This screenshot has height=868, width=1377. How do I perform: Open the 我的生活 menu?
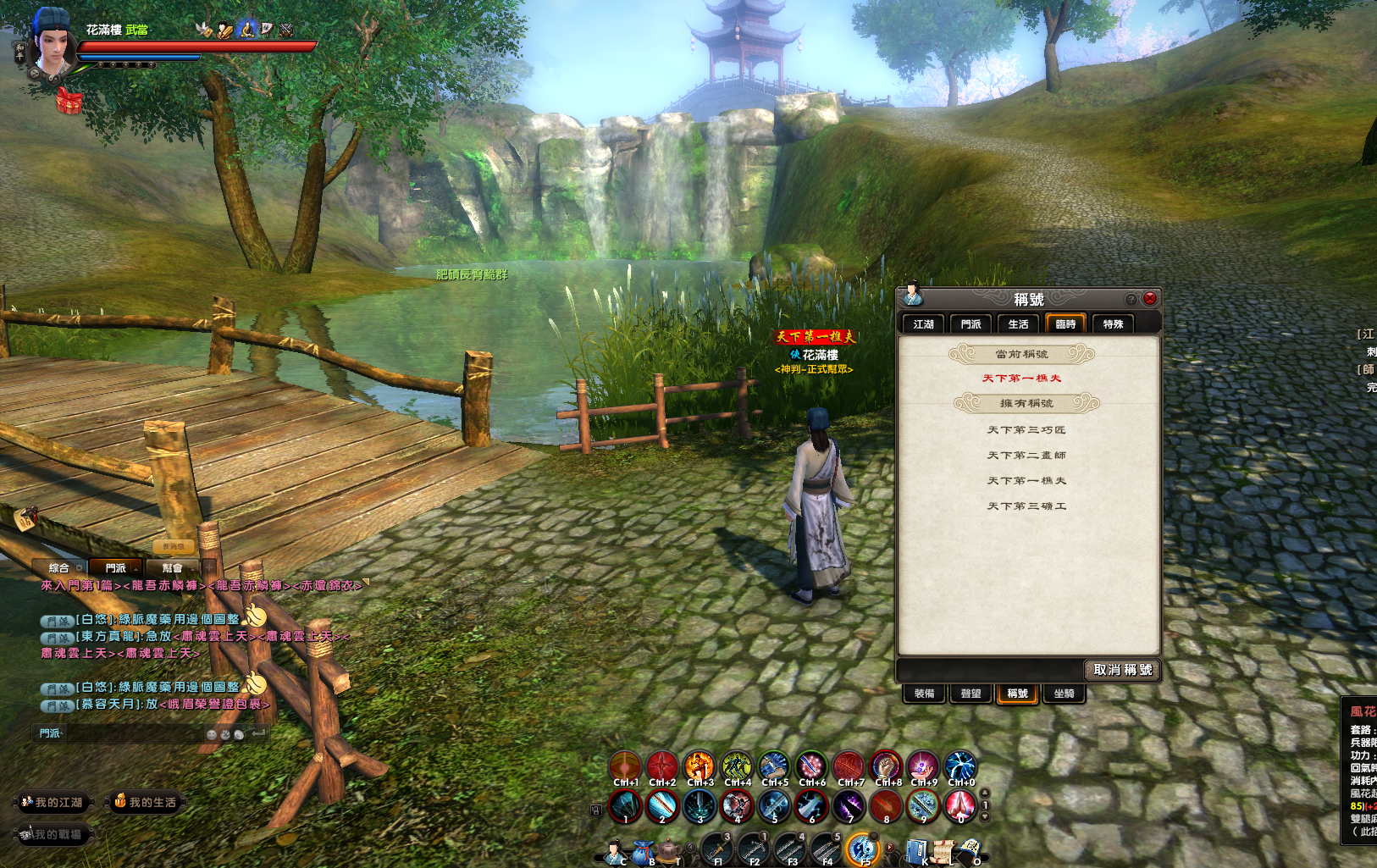pyautogui.click(x=147, y=802)
